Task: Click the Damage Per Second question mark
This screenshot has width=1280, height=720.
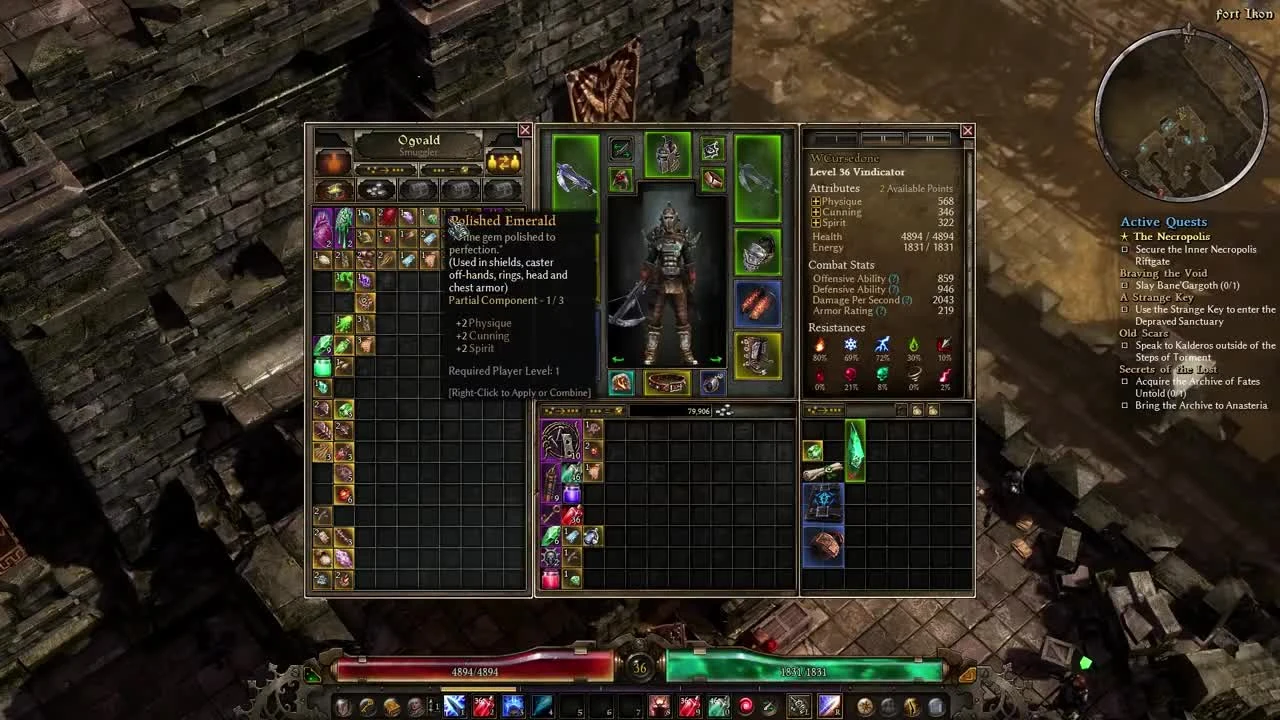Action: click(x=905, y=300)
